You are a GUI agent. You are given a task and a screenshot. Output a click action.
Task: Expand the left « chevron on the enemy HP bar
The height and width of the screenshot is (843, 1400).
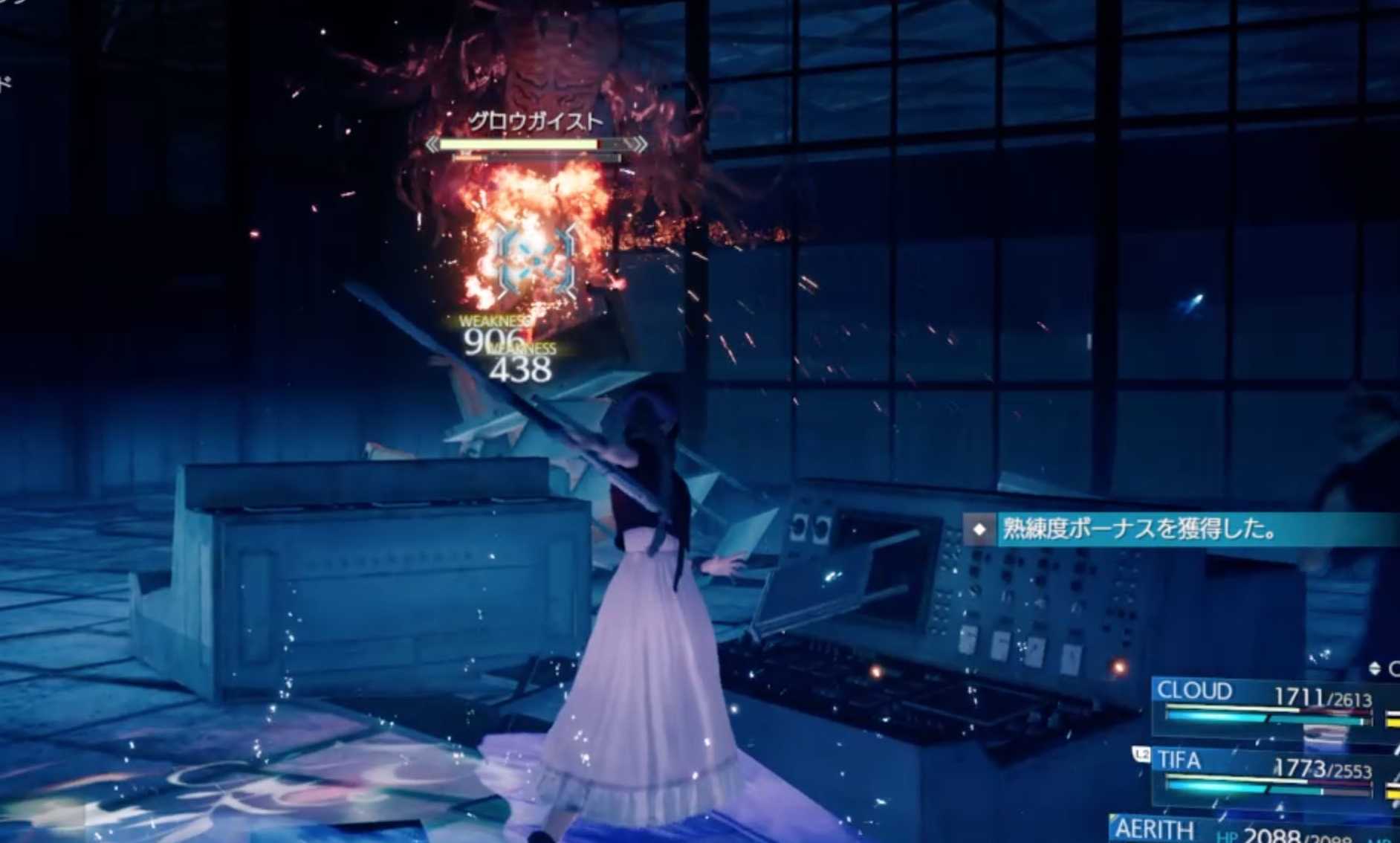[x=431, y=143]
